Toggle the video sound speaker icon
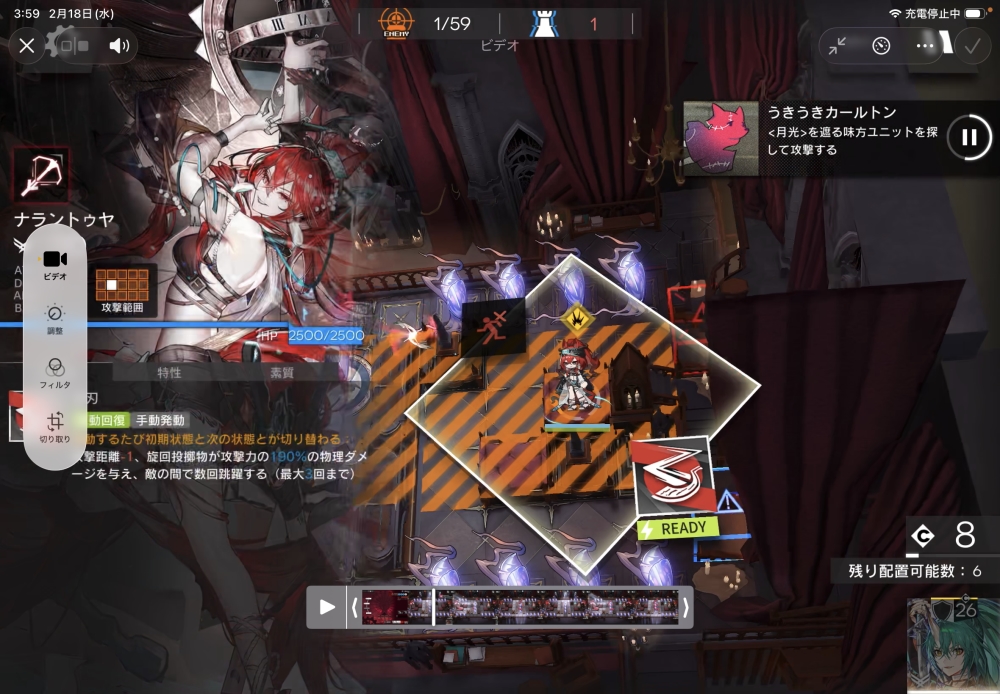The width and height of the screenshot is (1000, 694). (119, 45)
